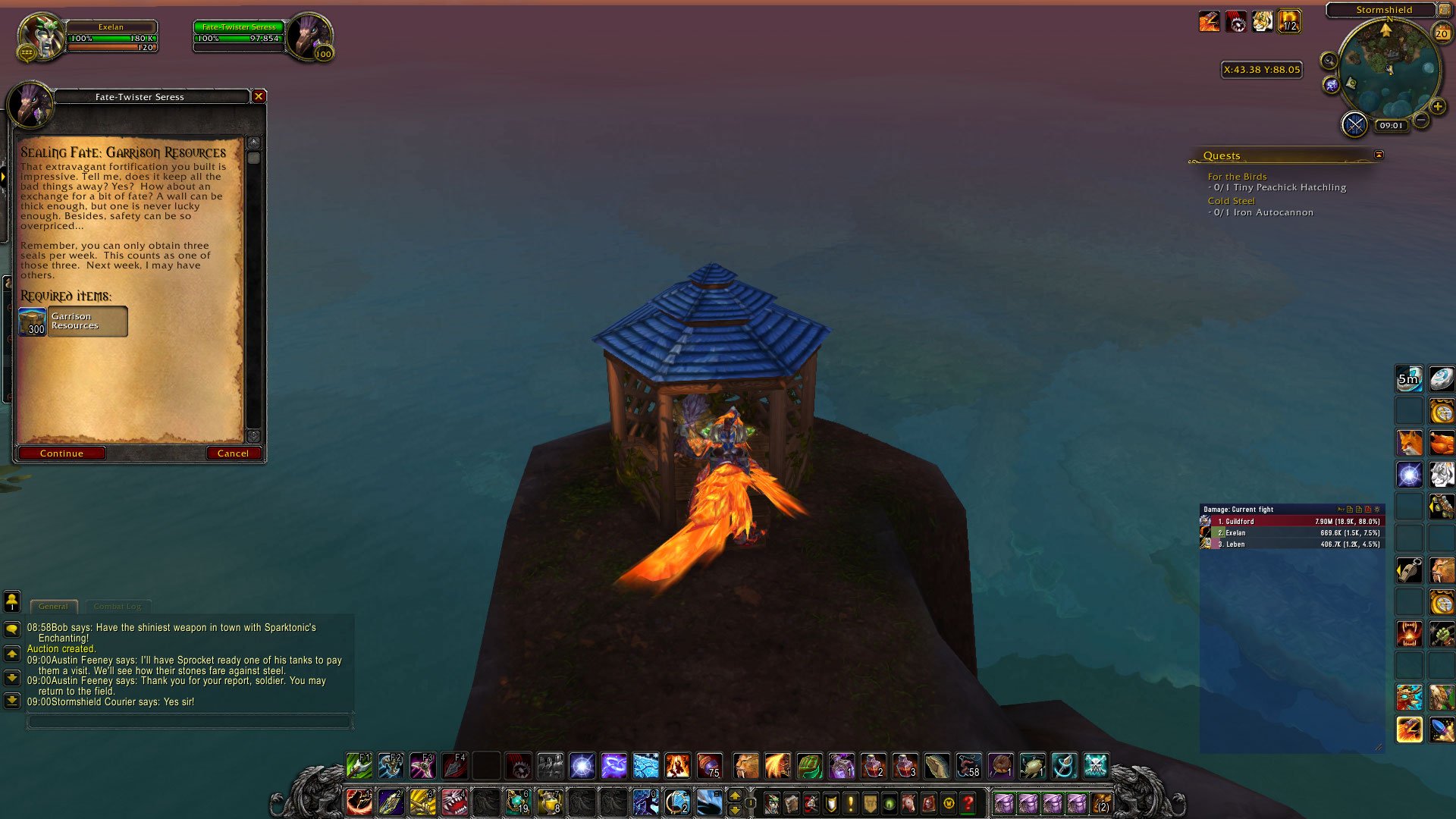Close the Fate-Twister Seress window

[259, 96]
